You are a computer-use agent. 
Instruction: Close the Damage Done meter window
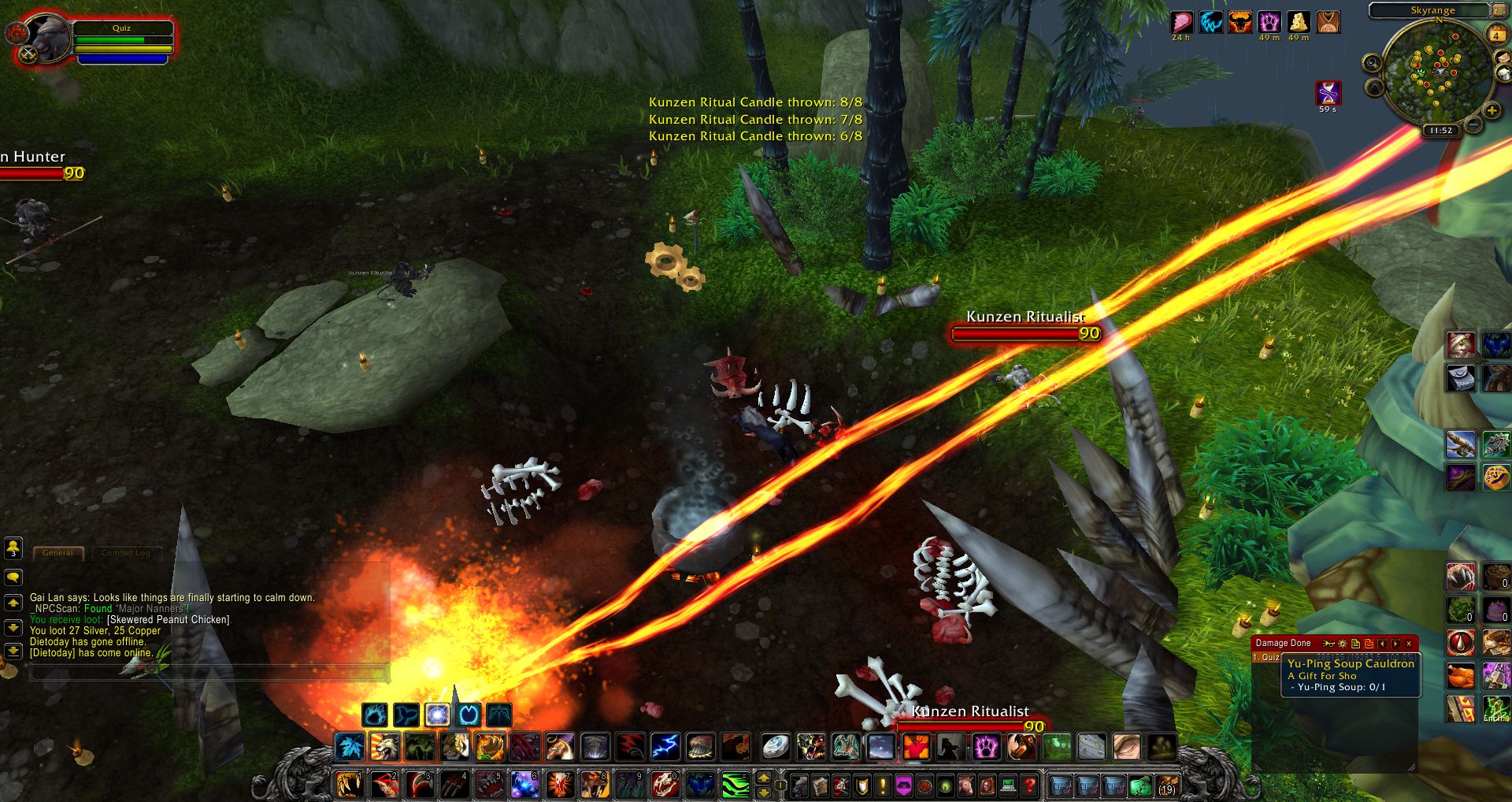[x=1409, y=644]
